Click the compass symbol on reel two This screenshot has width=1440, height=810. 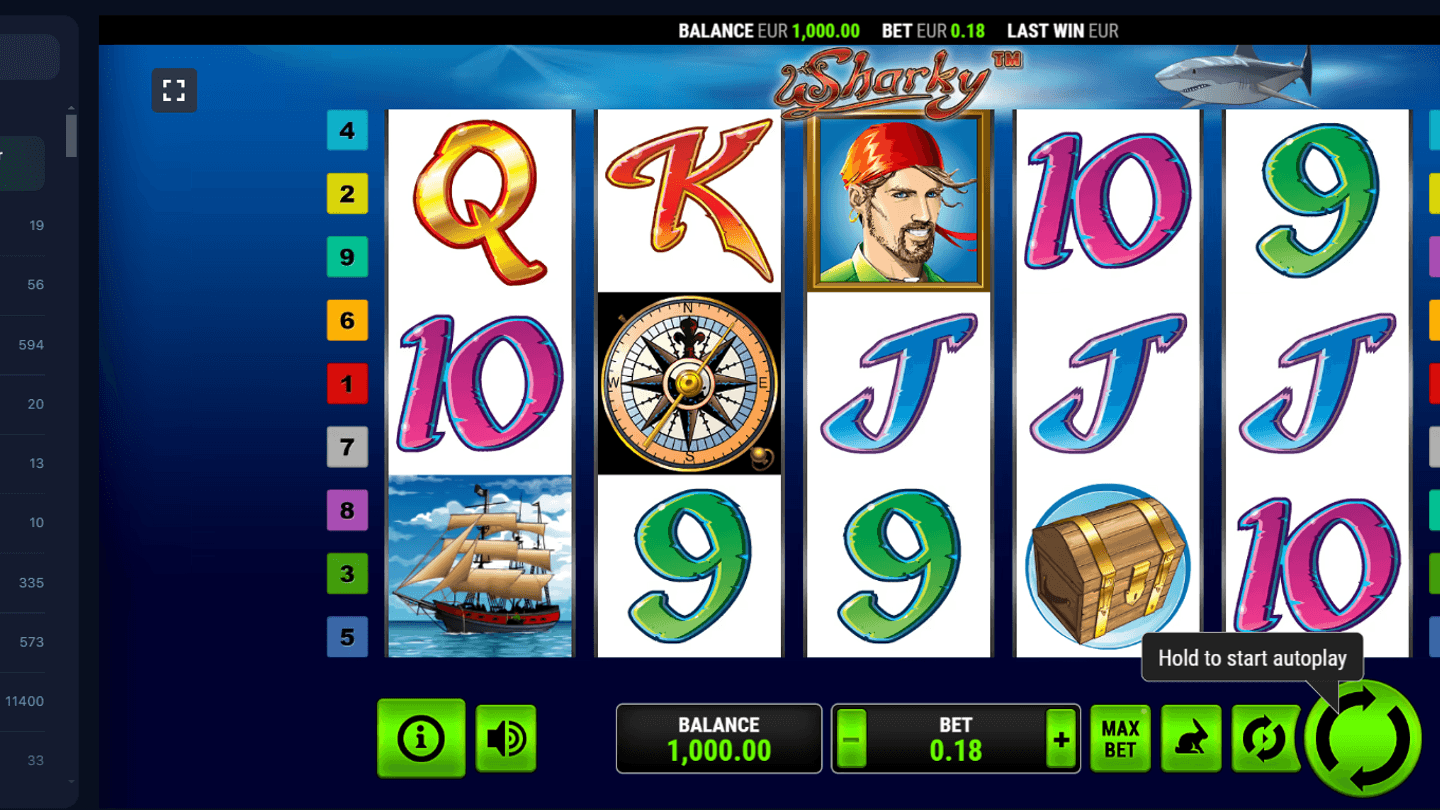point(688,384)
